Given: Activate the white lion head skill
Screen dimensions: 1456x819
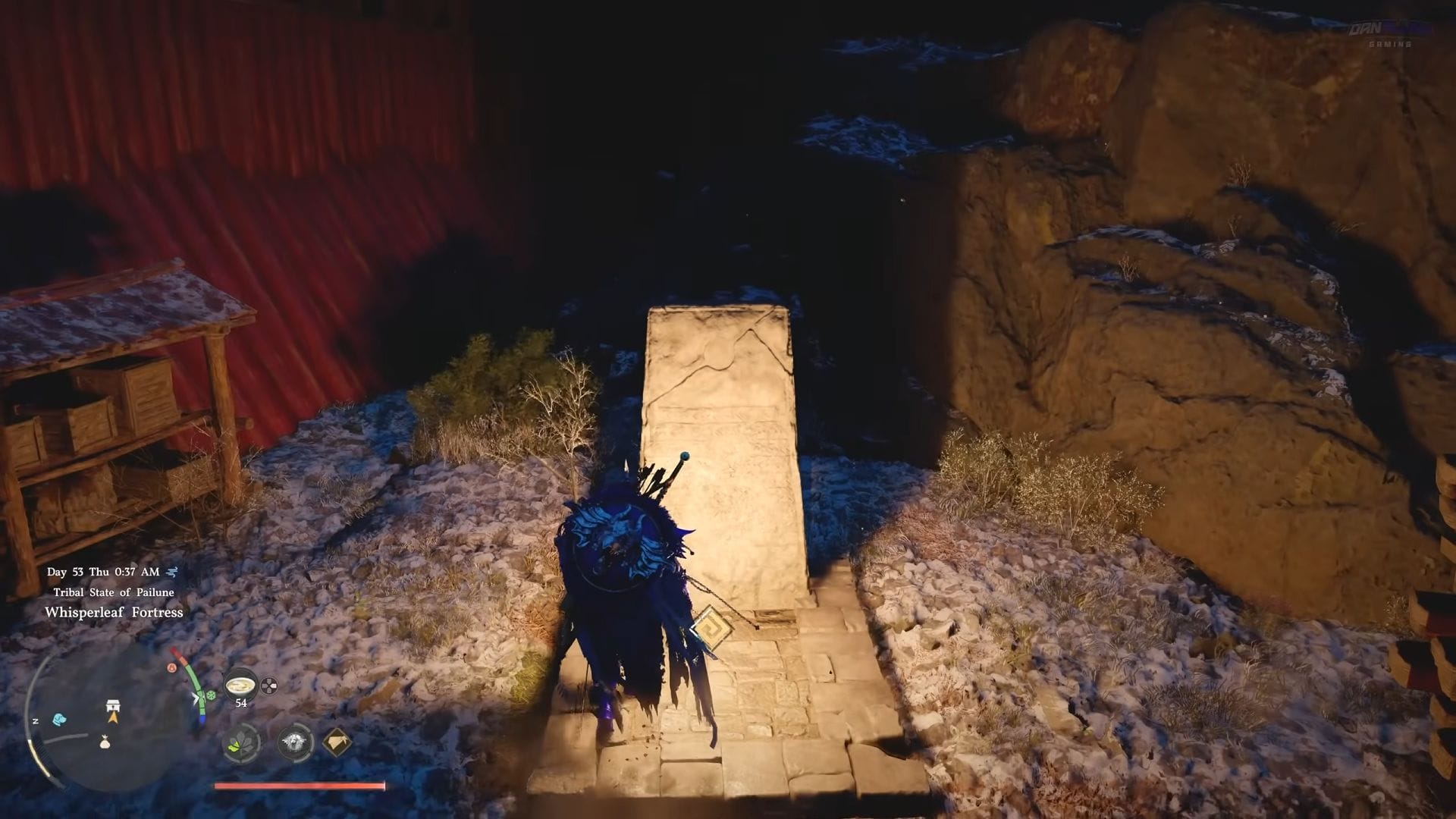Looking at the screenshot, I should (x=295, y=742).
